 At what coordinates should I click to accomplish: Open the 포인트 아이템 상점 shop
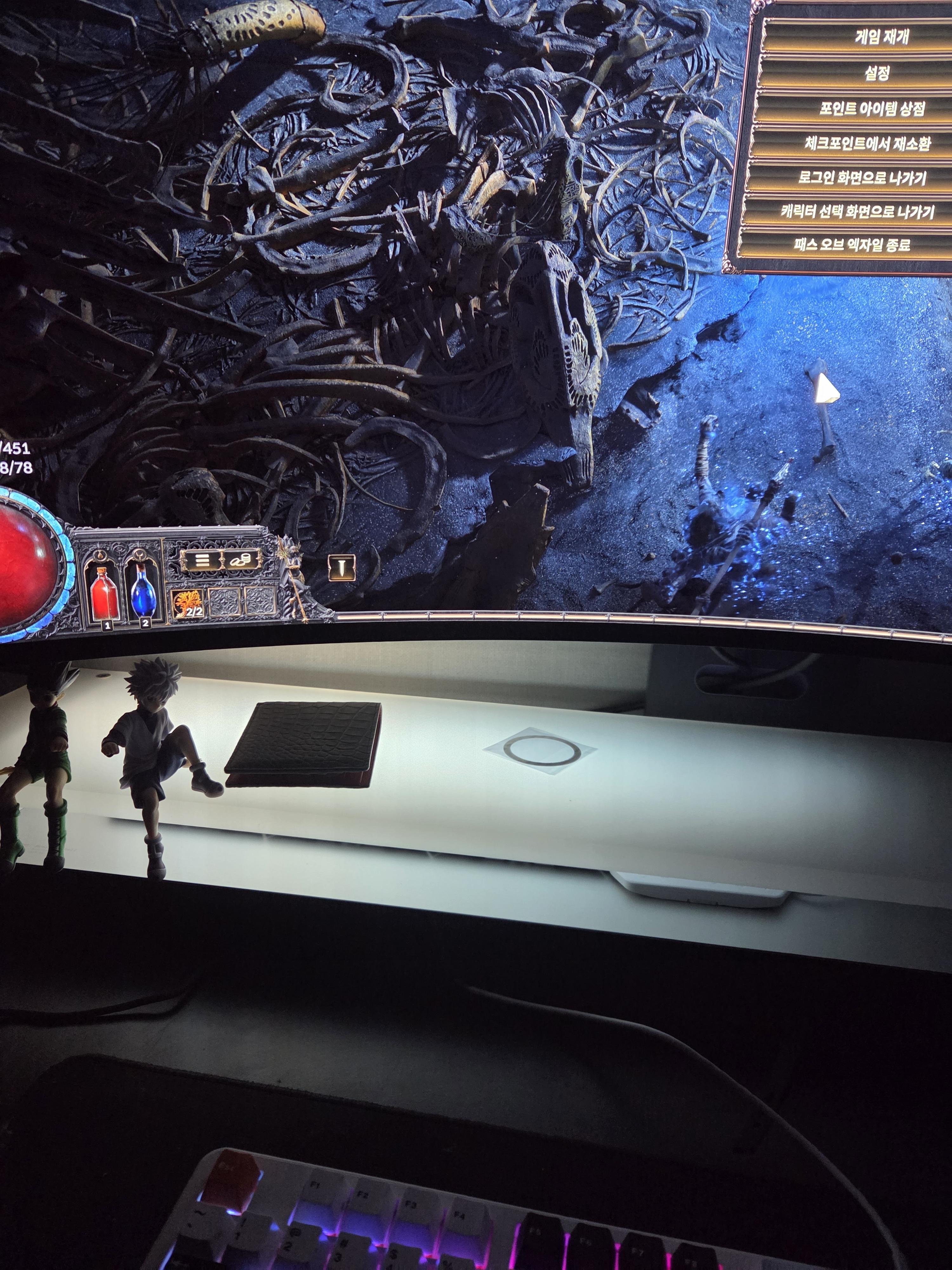coord(871,109)
